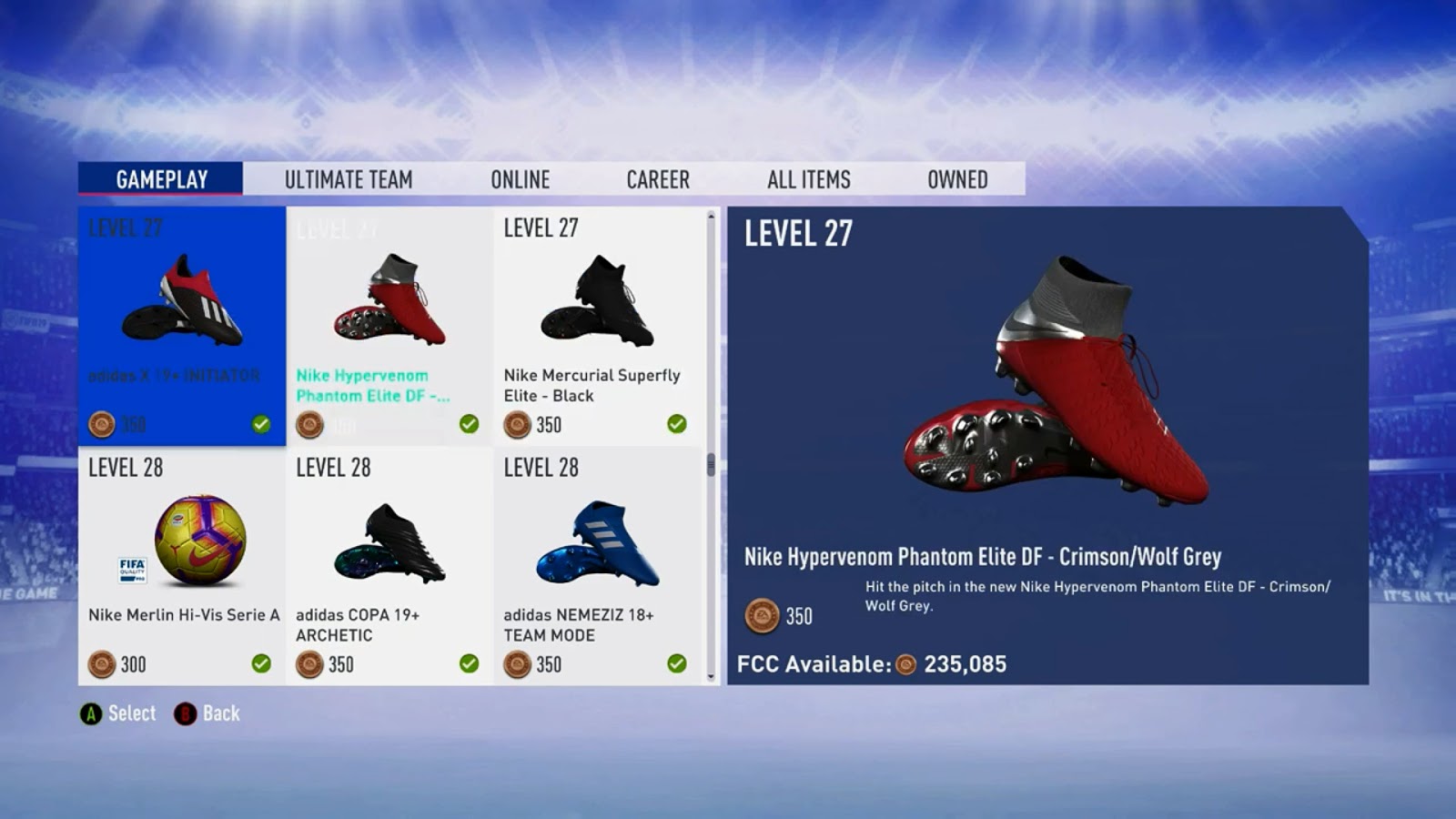1456x819 pixels.
Task: Open the ALL ITEMS tab
Action: tap(808, 179)
